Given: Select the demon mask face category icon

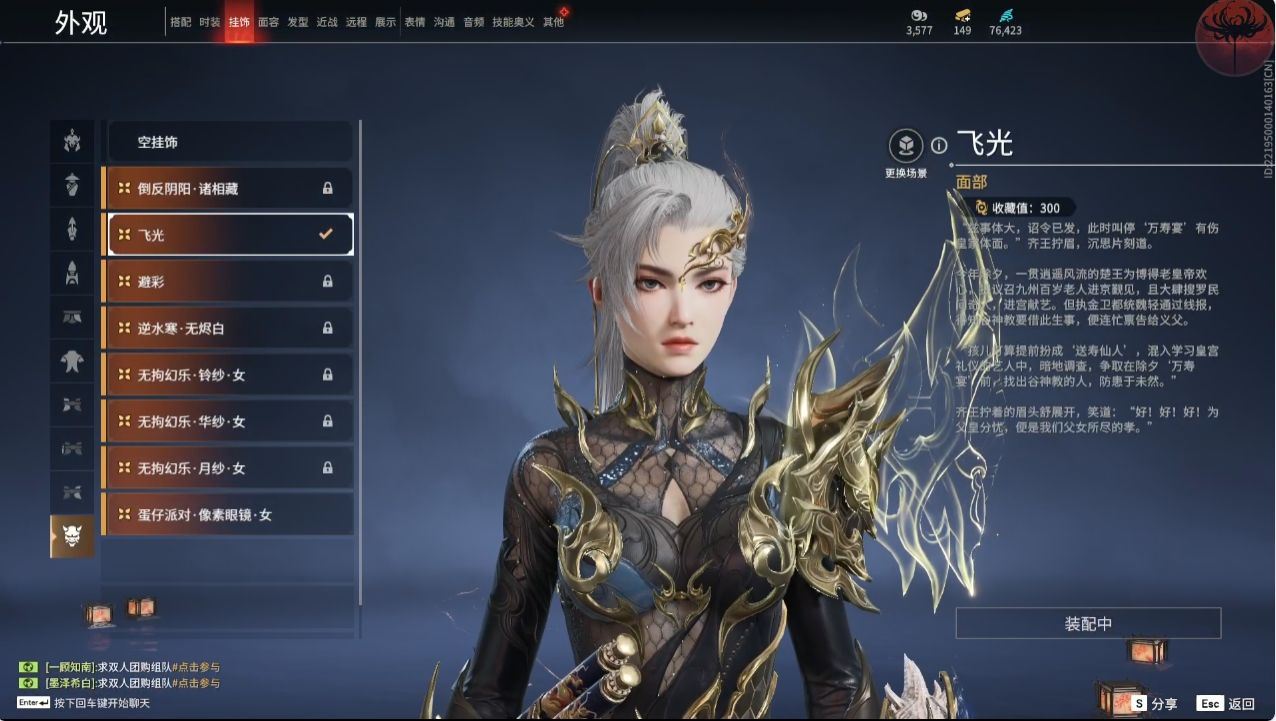Looking at the screenshot, I should 72,537.
